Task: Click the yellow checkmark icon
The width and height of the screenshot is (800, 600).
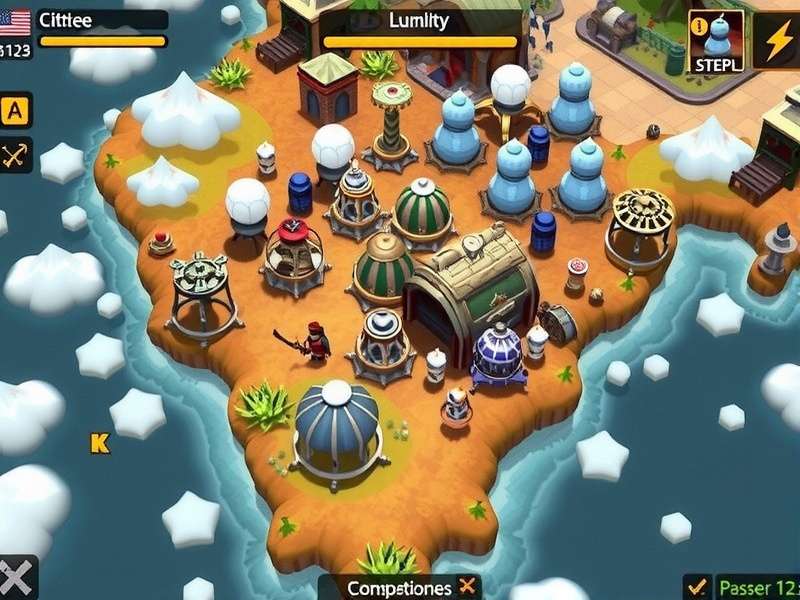Action: point(697,587)
